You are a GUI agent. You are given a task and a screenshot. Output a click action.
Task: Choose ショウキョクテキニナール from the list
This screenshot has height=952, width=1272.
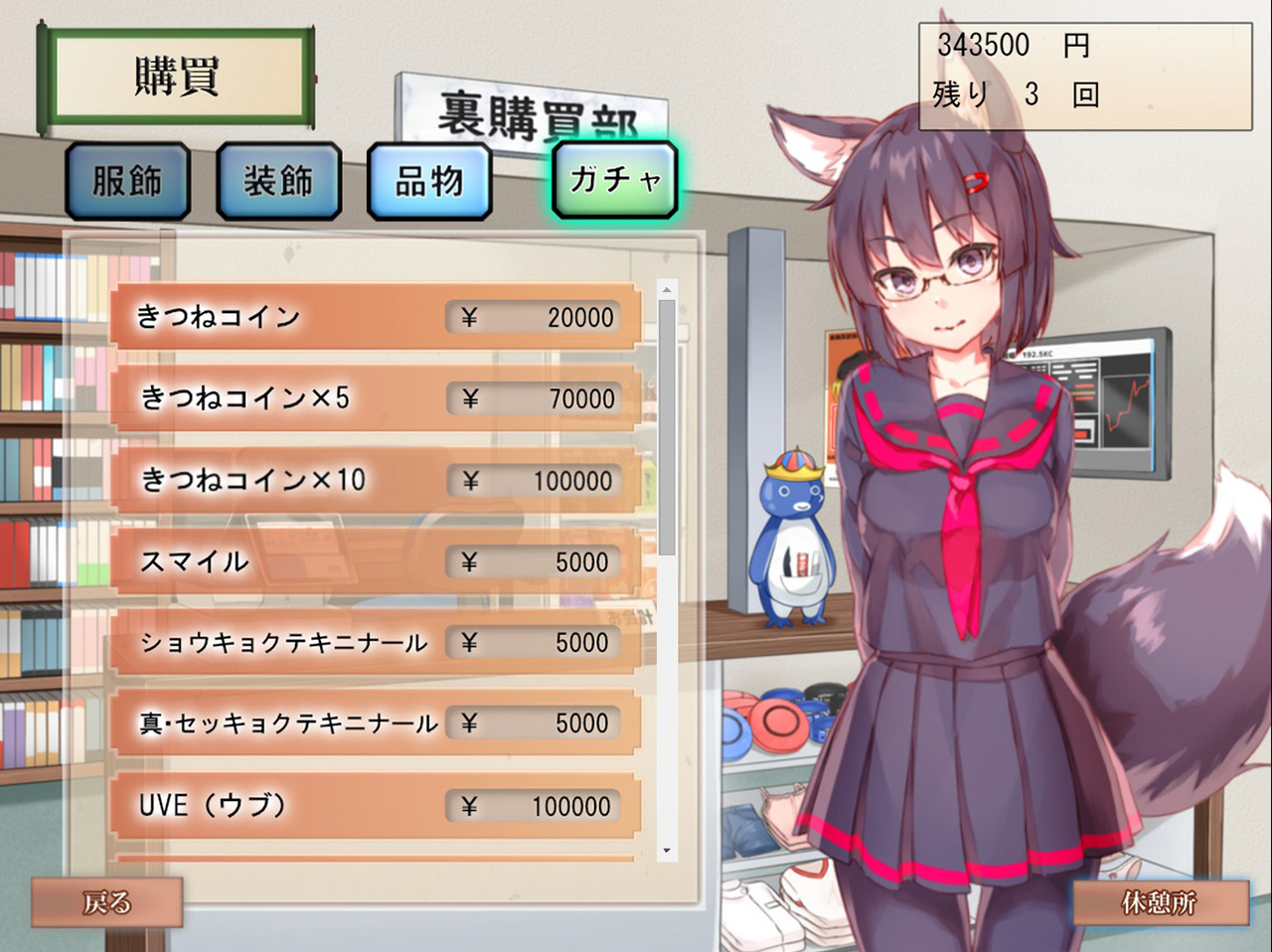click(x=376, y=643)
